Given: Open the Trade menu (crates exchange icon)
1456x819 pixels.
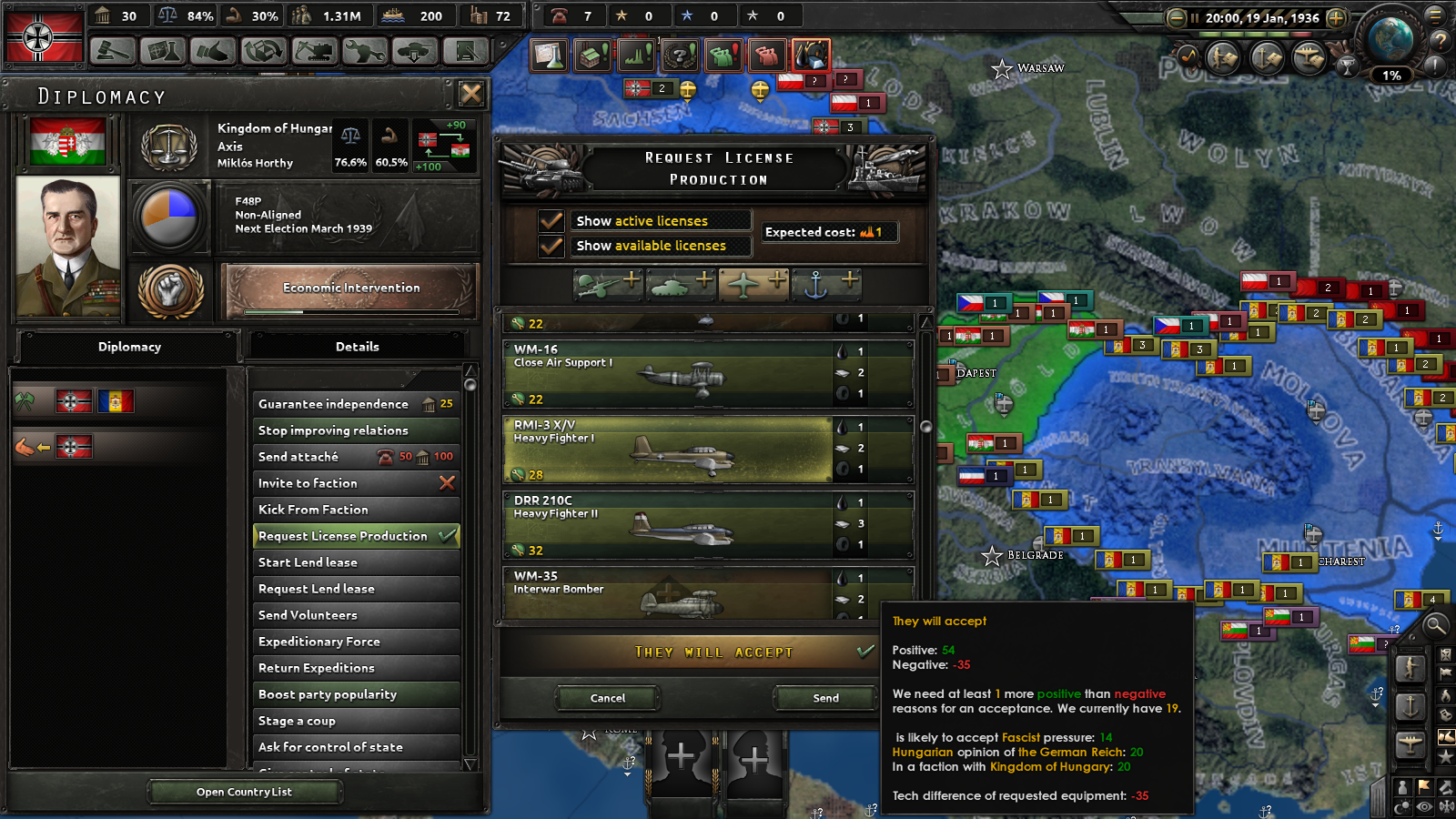Looking at the screenshot, I should (x=262, y=52).
